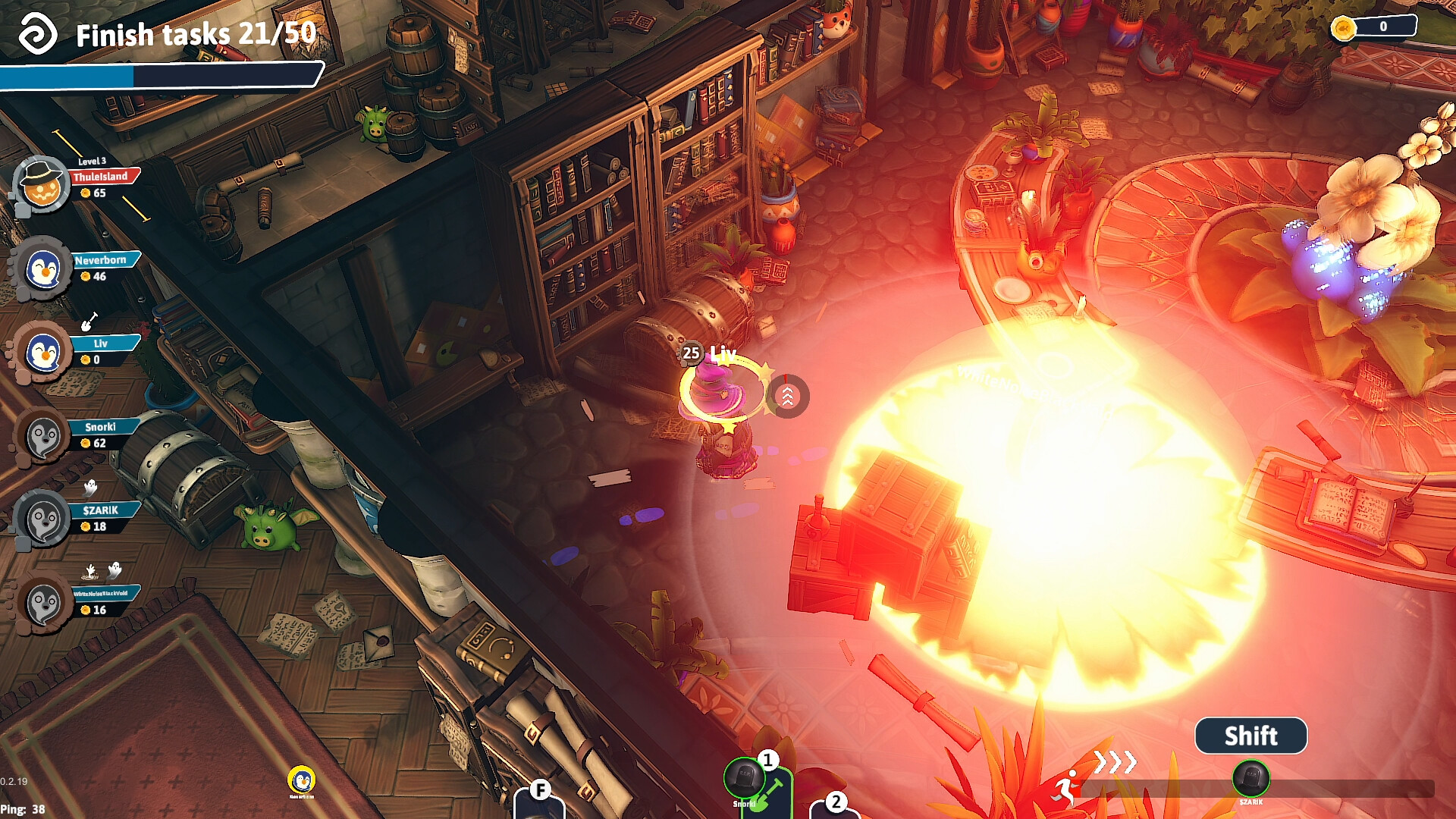The image size is (1456, 819).
Task: Click WhiteNoiseBlackVoid's nameplate banner
Action: [x=102, y=594]
